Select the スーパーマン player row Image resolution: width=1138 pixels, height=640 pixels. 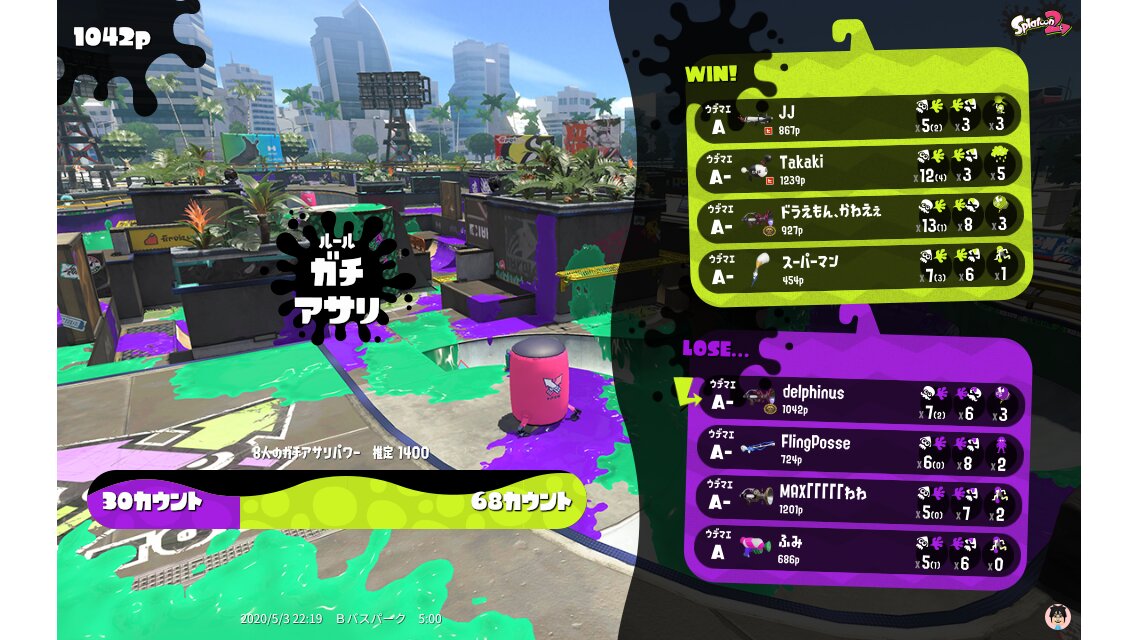pyautogui.click(x=860, y=268)
